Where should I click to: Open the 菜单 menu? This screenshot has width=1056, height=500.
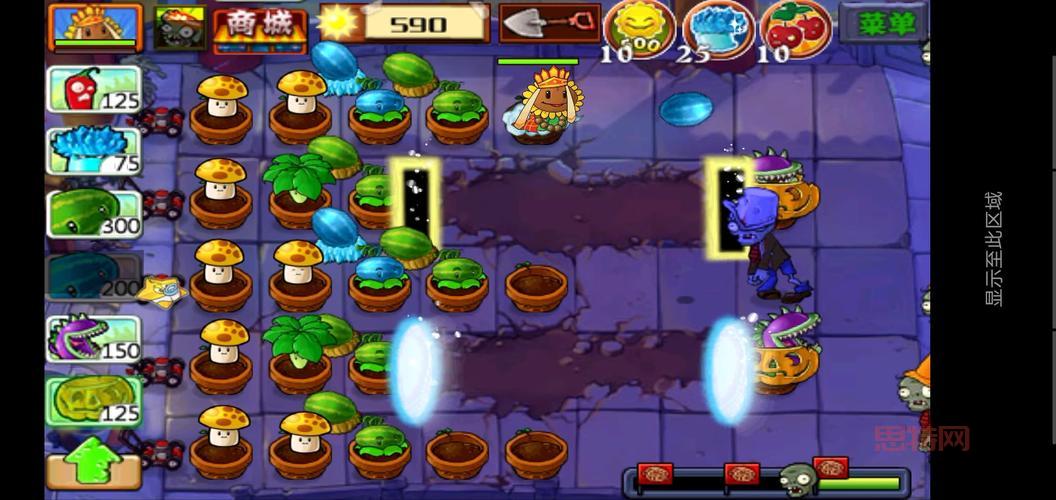tap(883, 23)
